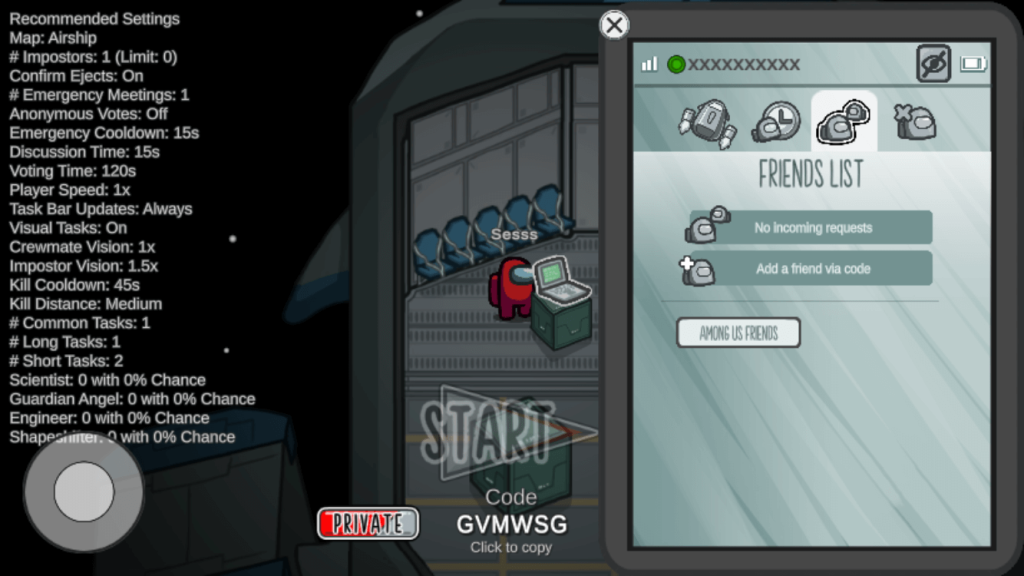Image resolution: width=1024 pixels, height=576 pixels.
Task: Open the lobby tab with the dropship icon
Action: tap(707, 122)
